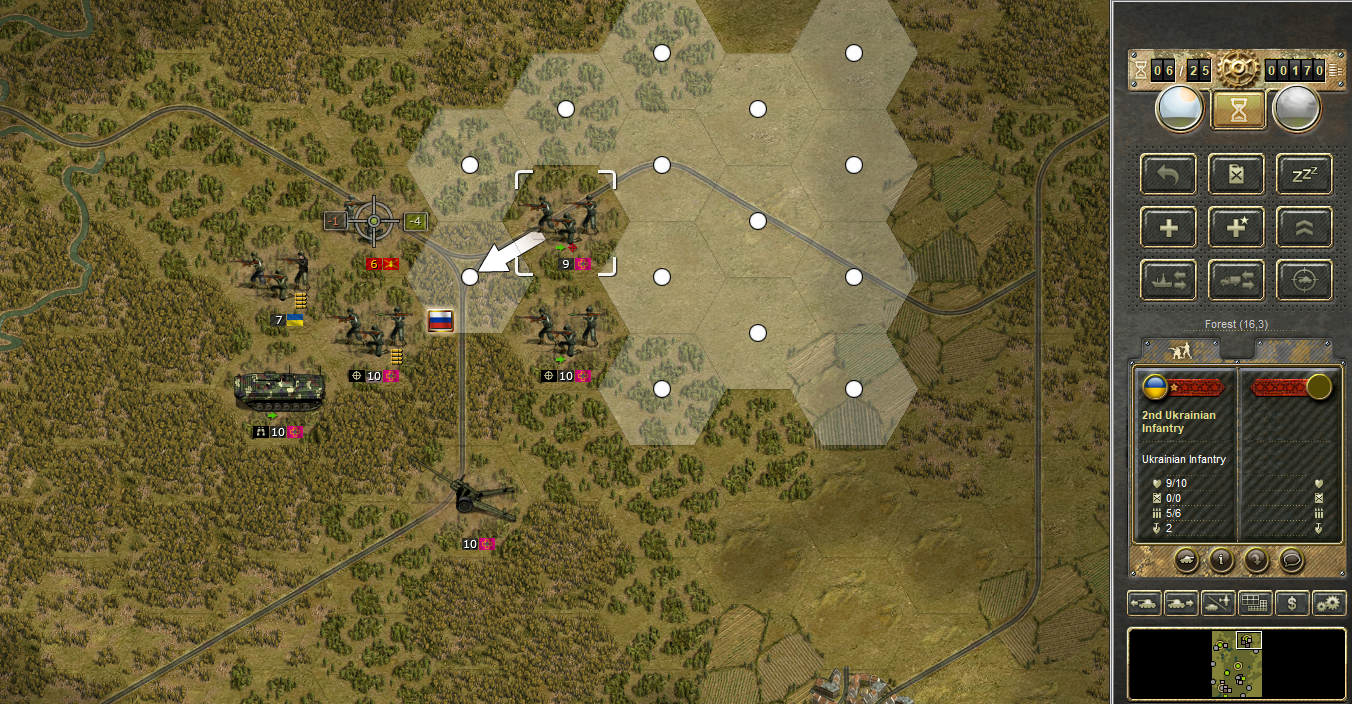
Task: Upgrade the unit with the chevrons button
Action: [1304, 227]
